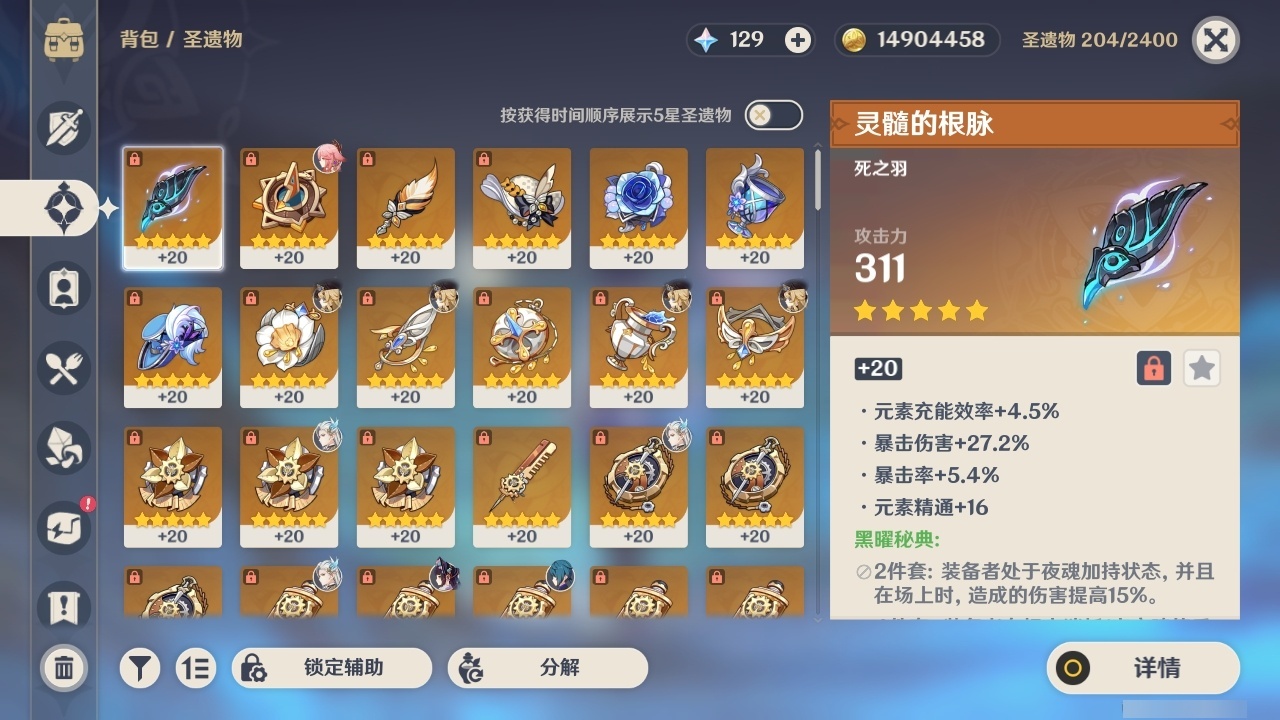Open the character profile icon in sidebar

click(62, 287)
